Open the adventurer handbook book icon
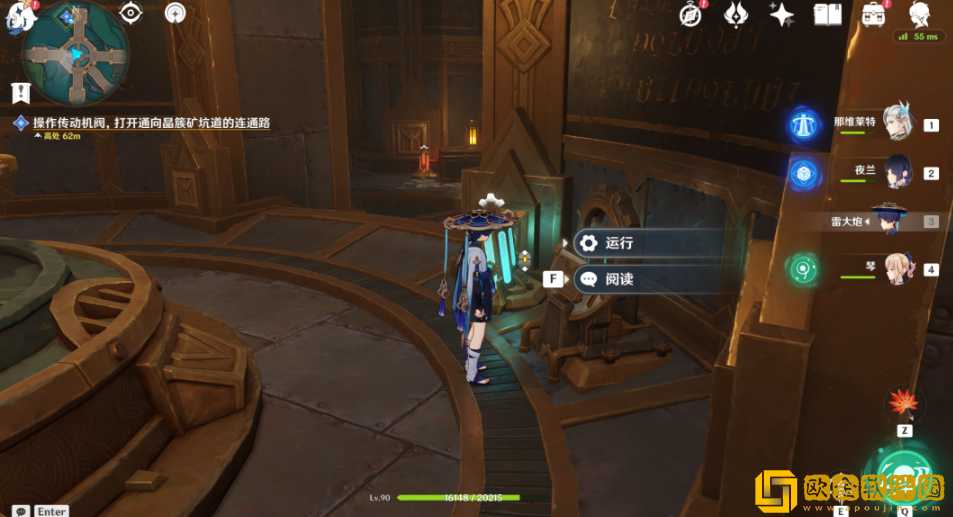Viewport: 953px width, 517px height. (x=828, y=14)
